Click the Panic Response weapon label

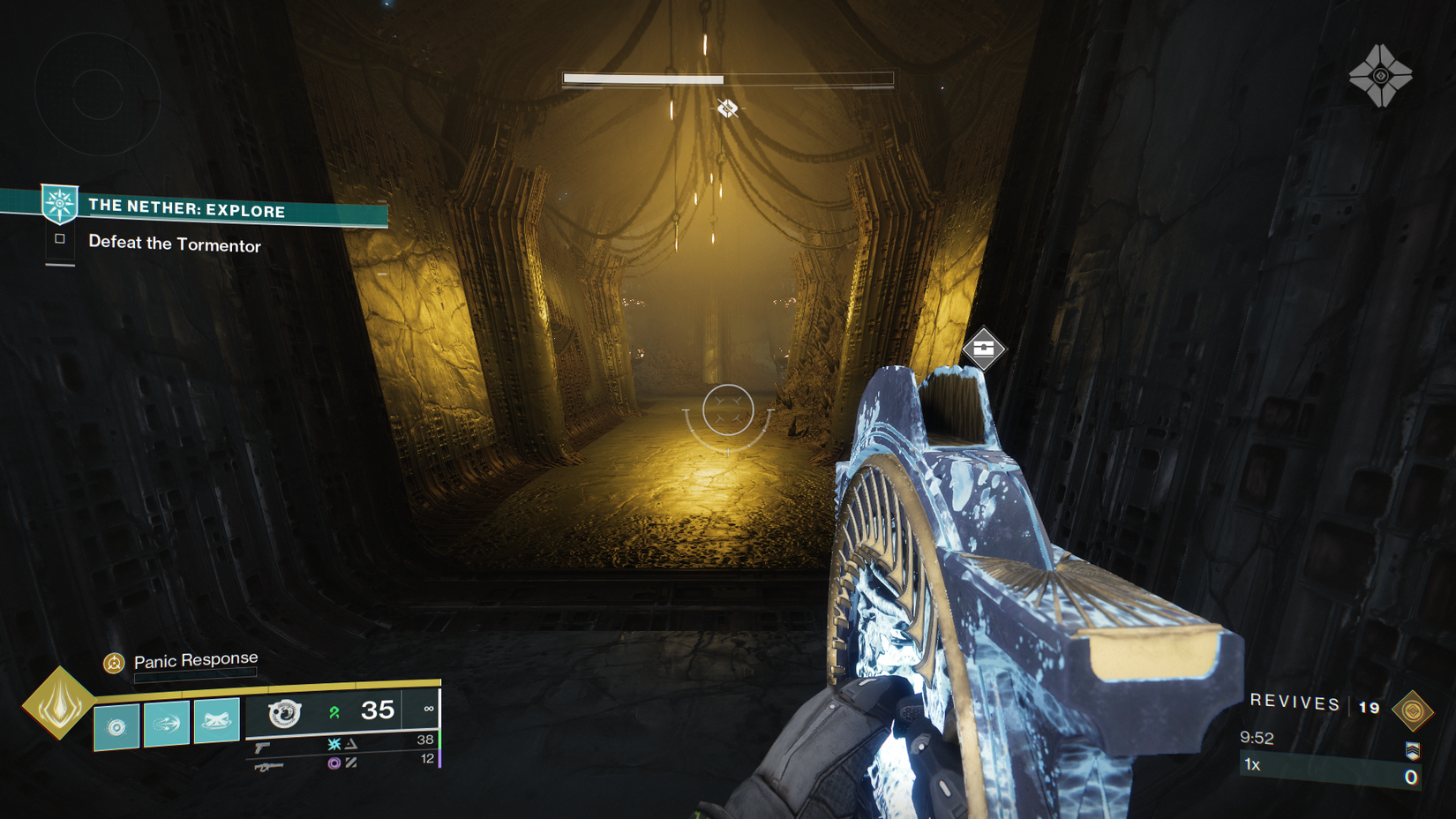click(x=195, y=658)
